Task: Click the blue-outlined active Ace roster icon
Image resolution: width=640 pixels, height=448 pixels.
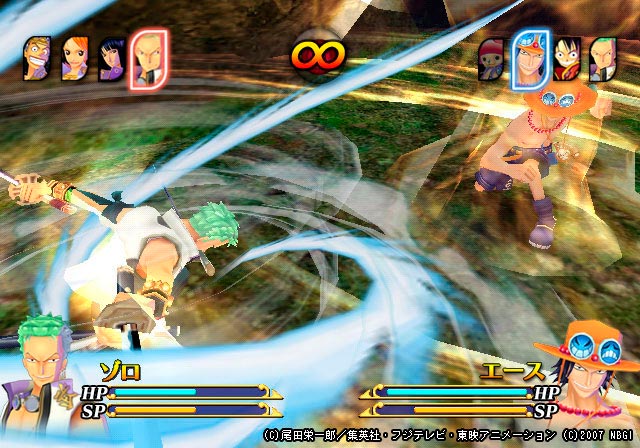Action: point(530,59)
